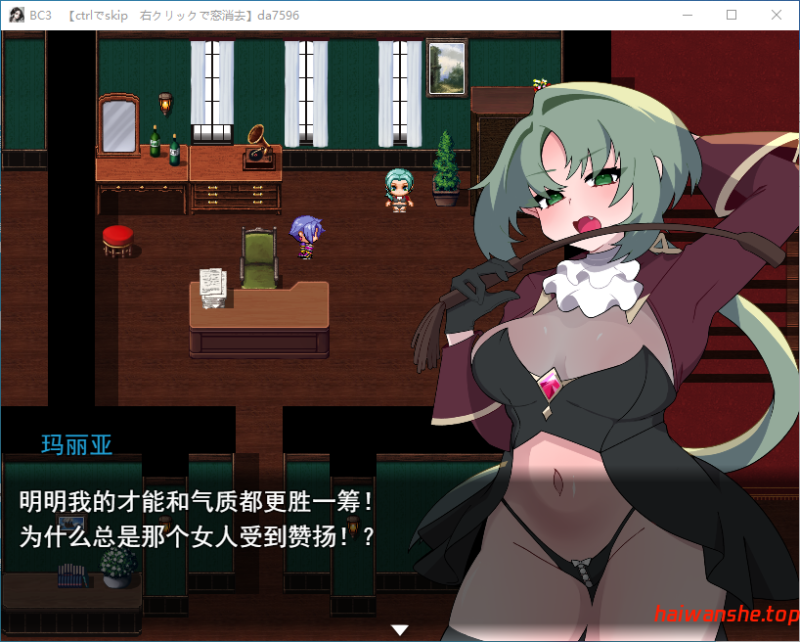Close the game window

click(x=776, y=15)
